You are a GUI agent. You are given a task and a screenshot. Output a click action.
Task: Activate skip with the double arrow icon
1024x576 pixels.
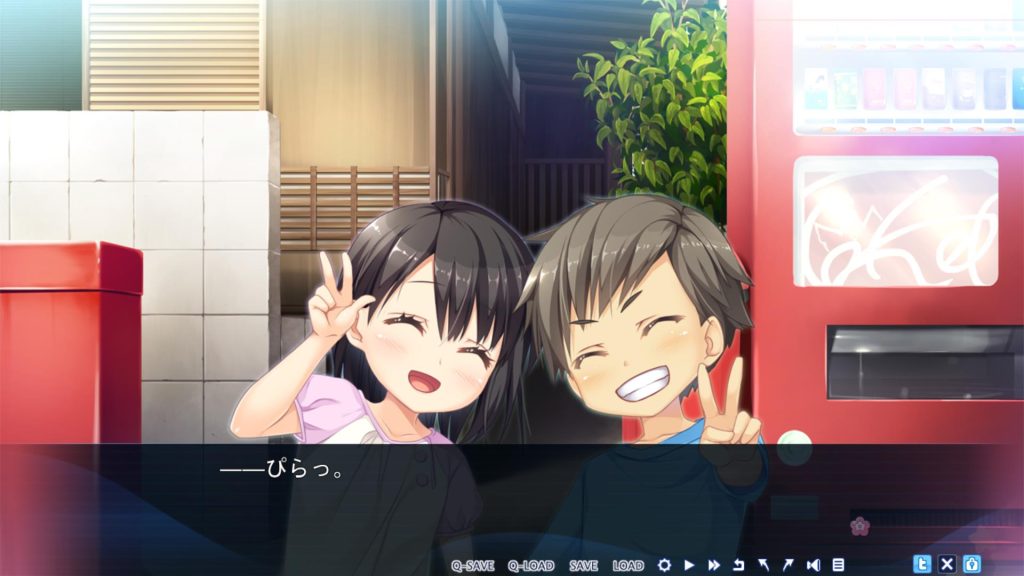[x=714, y=565]
